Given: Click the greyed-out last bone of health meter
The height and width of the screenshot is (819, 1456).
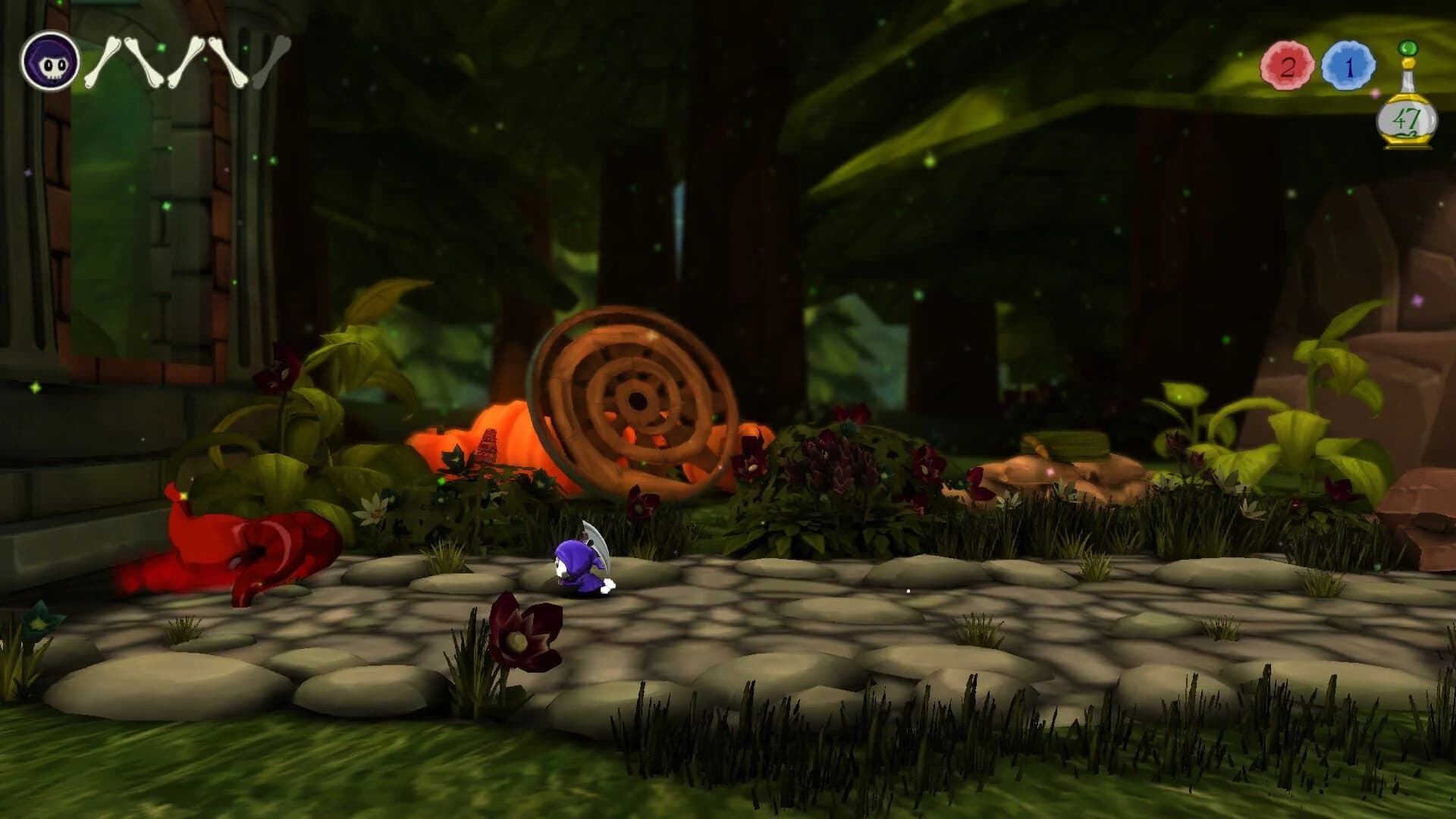Looking at the screenshot, I should (271, 61).
